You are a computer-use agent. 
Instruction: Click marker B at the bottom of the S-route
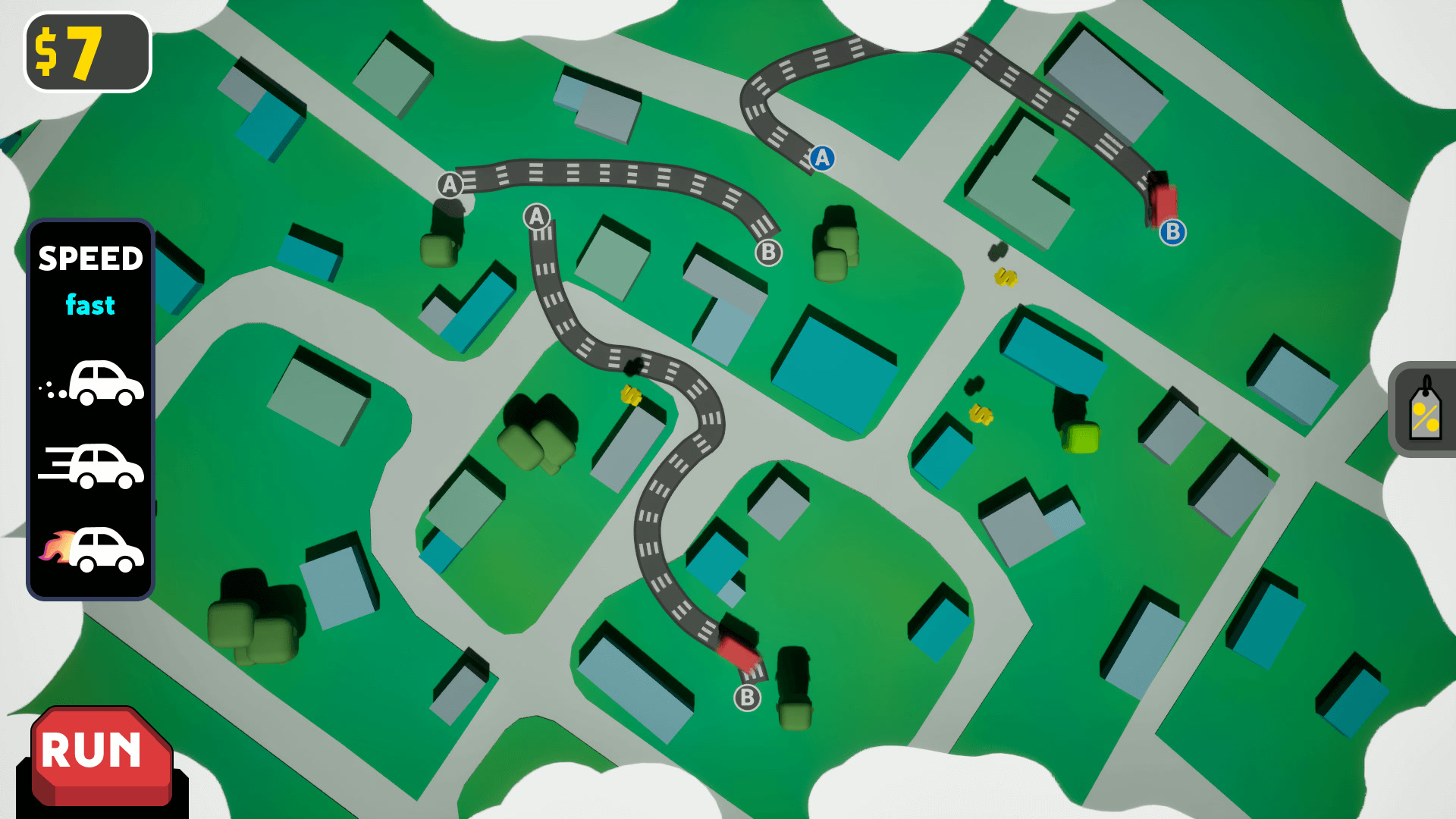point(747,699)
